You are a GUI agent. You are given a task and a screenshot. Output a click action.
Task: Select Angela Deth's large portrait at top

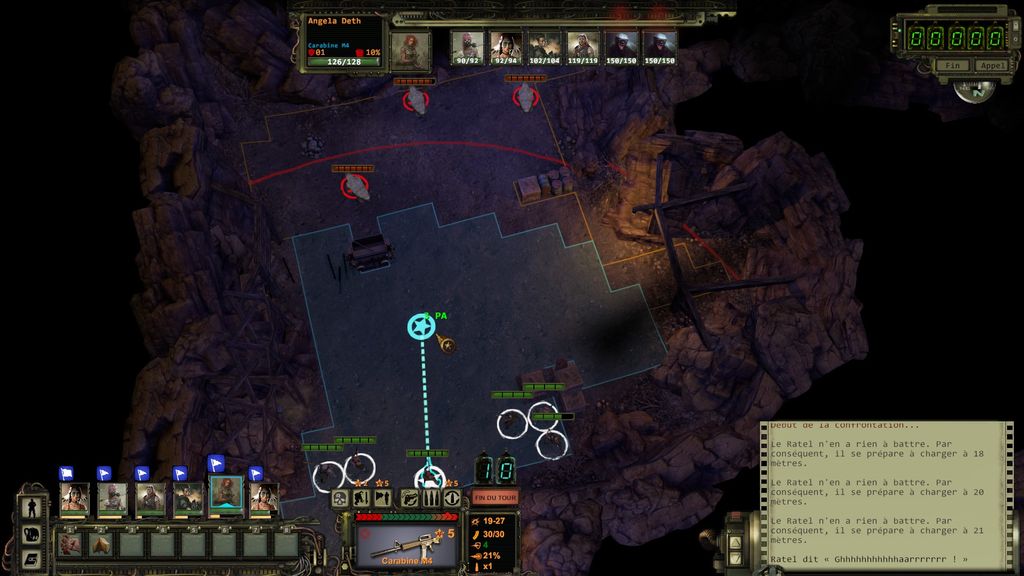(x=410, y=48)
